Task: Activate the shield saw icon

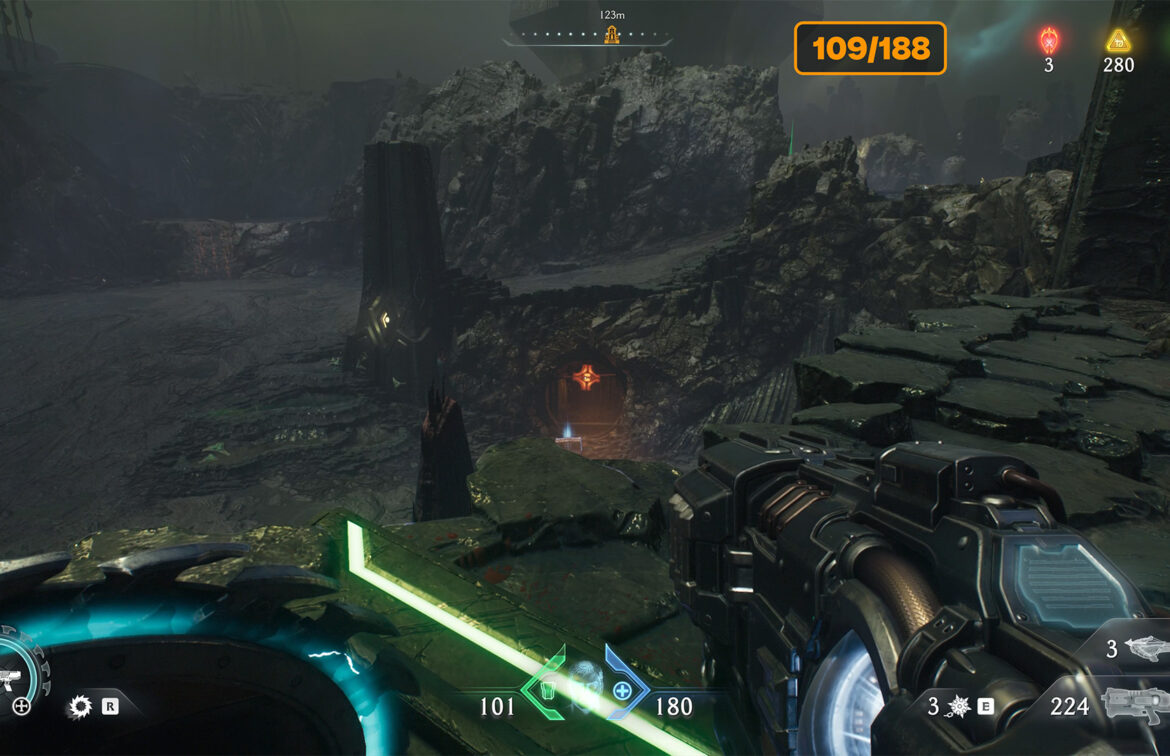Action: 79,707
